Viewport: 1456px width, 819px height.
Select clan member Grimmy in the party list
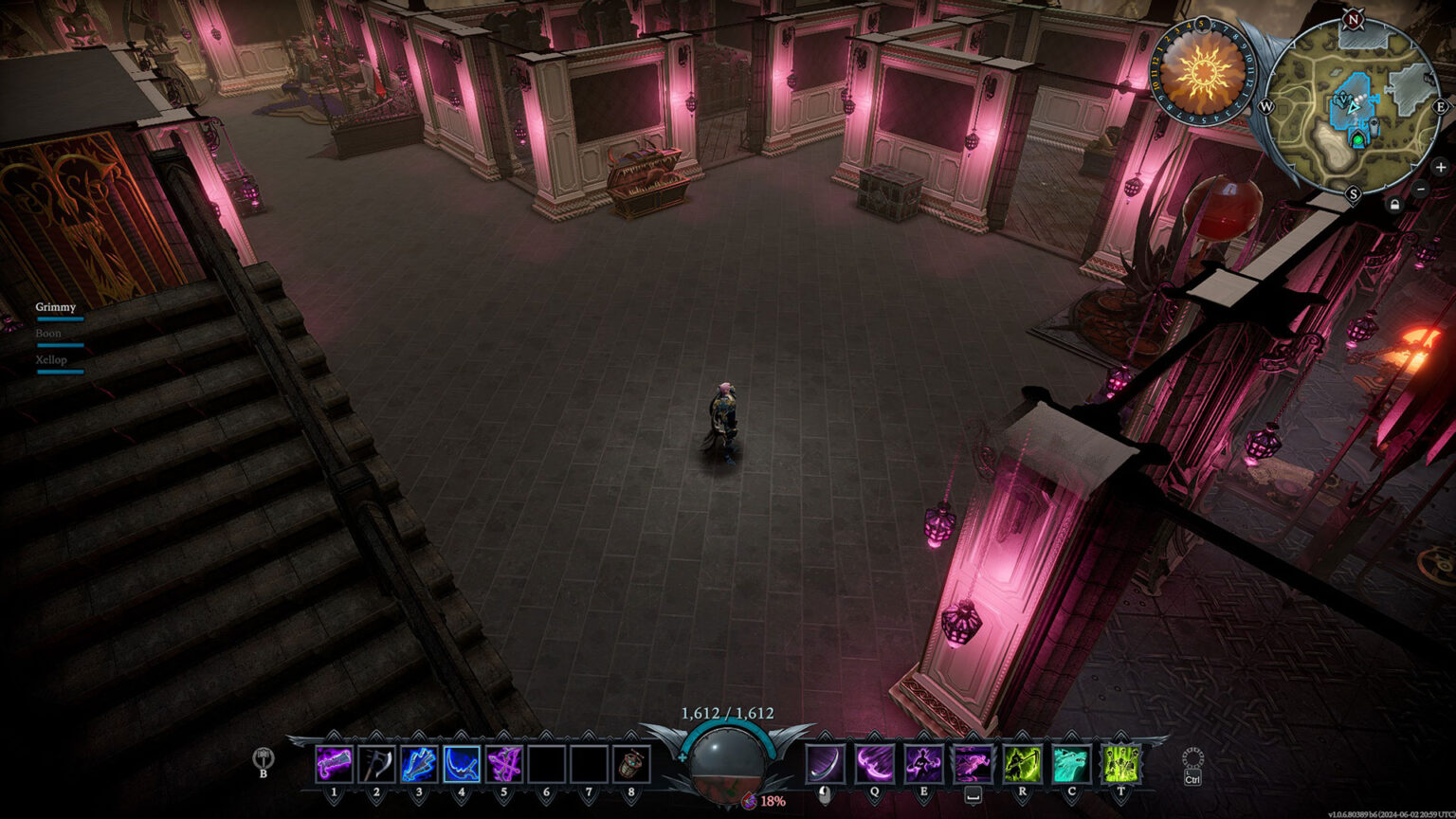(x=56, y=307)
